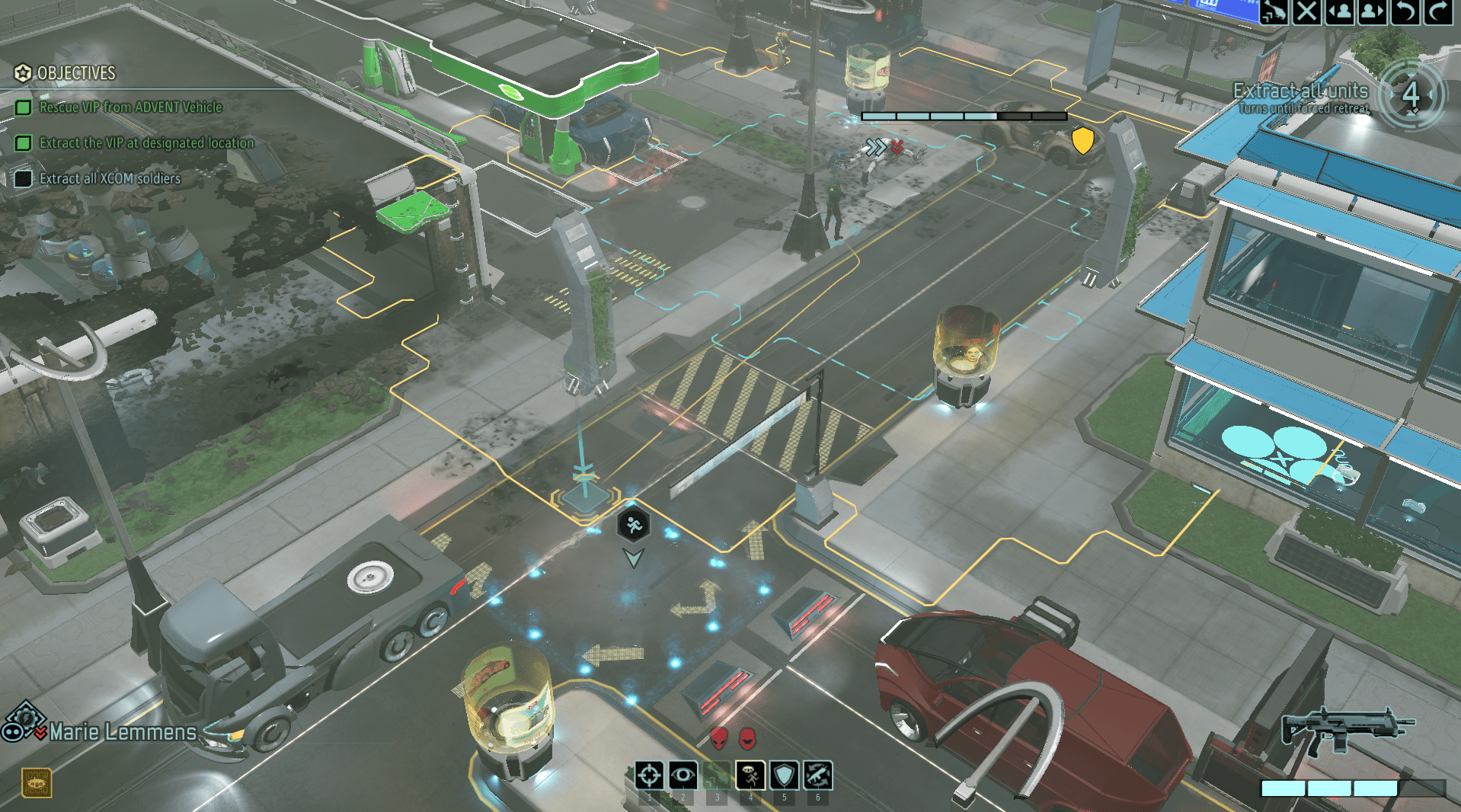1461x812 pixels.
Task: Select the assault rifle weapon panel
Action: 1346,730
